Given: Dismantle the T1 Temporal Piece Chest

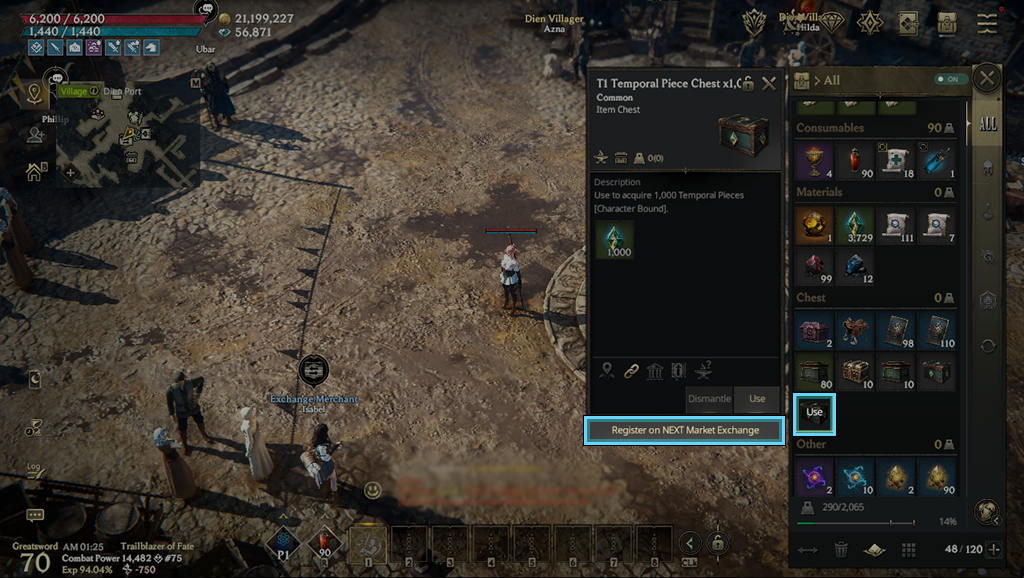Looking at the screenshot, I should pyautogui.click(x=709, y=399).
